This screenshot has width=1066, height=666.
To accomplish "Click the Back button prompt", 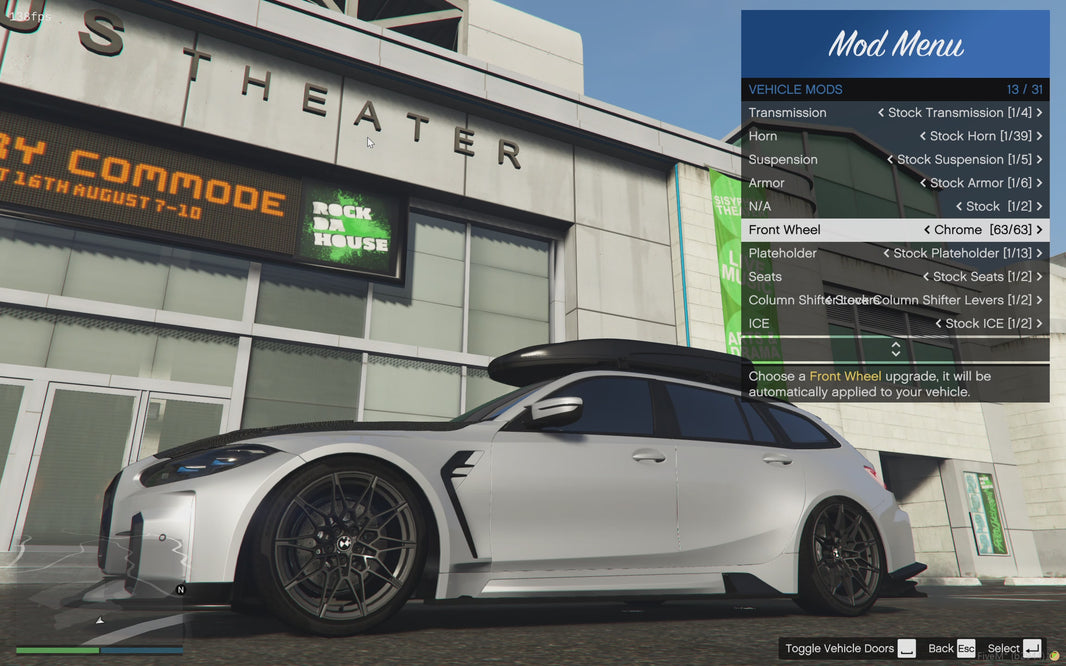I will point(951,649).
